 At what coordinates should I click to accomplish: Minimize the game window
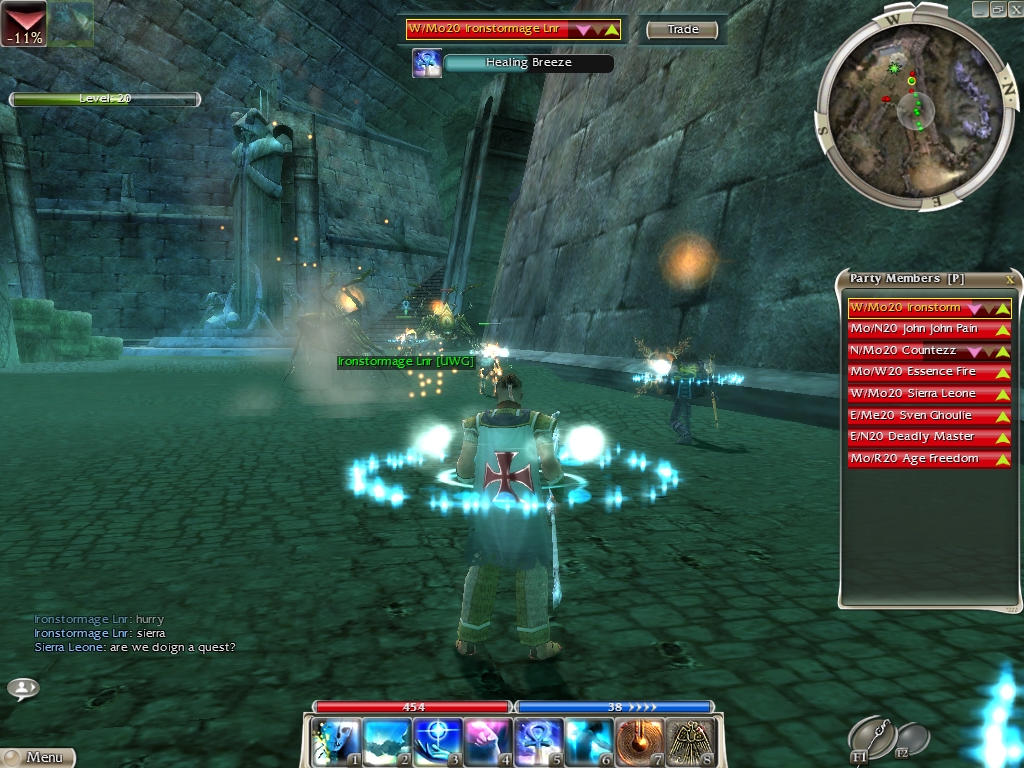click(981, 8)
